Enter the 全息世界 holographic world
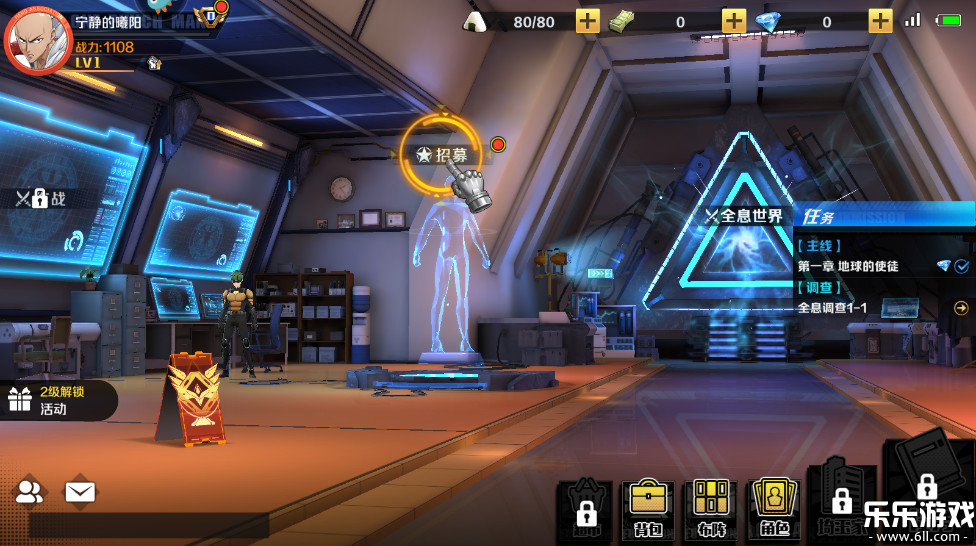This screenshot has width=976, height=546. pos(744,216)
